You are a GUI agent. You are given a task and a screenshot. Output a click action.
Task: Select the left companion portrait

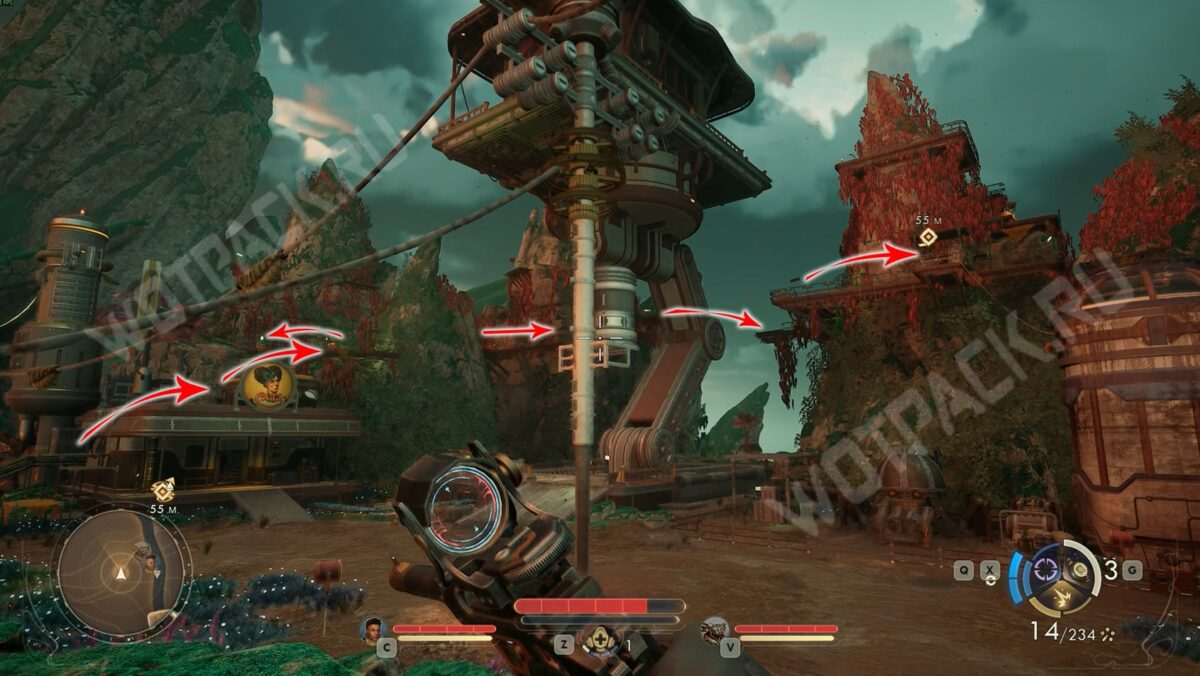pyautogui.click(x=373, y=629)
